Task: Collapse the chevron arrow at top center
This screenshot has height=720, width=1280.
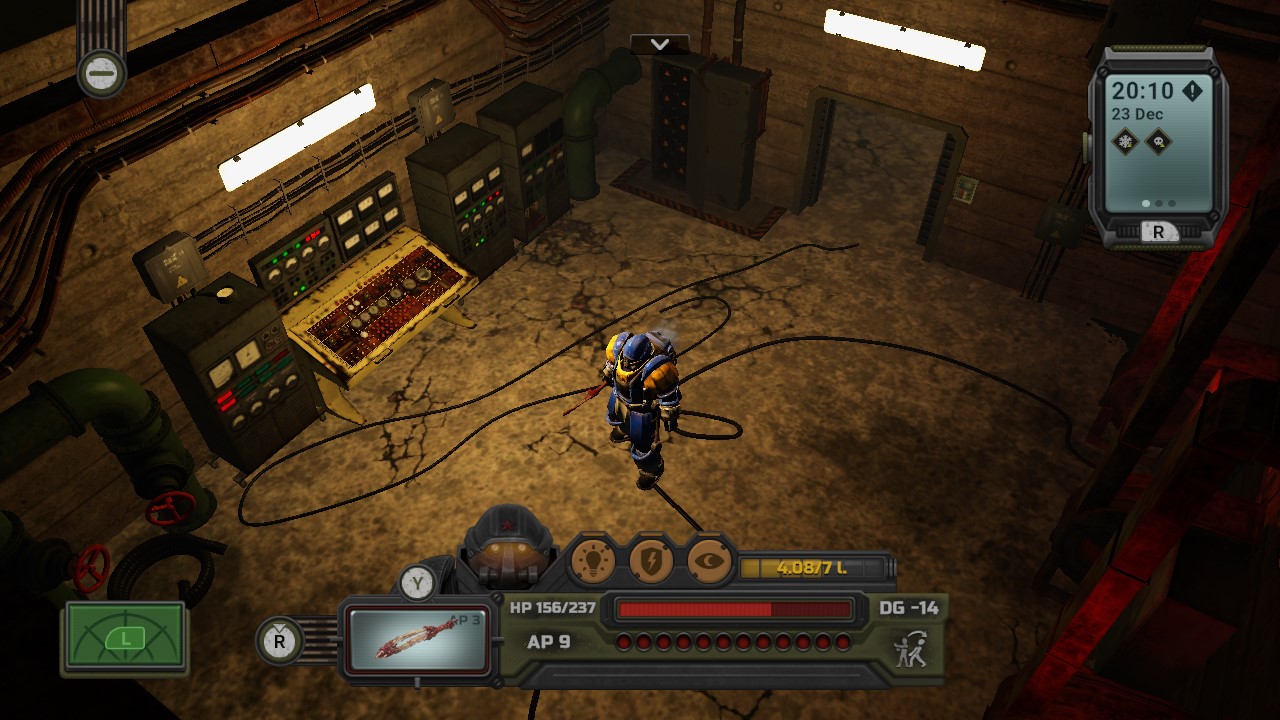Action: pyautogui.click(x=659, y=45)
